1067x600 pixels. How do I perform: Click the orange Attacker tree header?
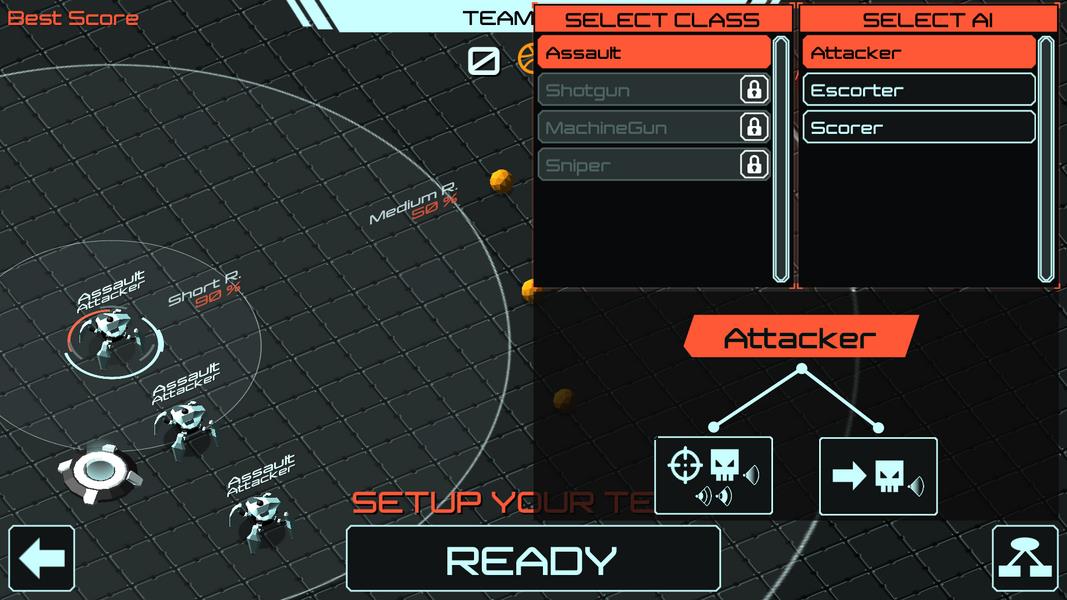coord(800,338)
